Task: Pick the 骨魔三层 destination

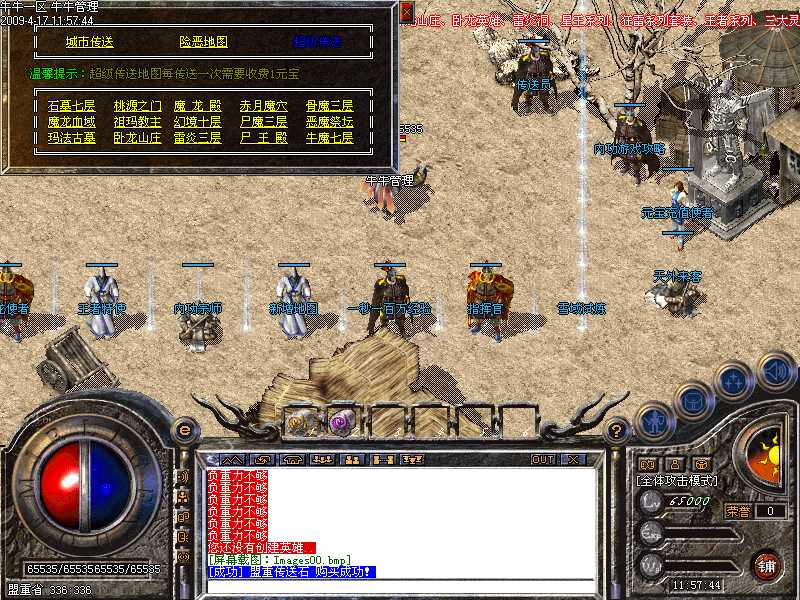Action: click(329, 106)
